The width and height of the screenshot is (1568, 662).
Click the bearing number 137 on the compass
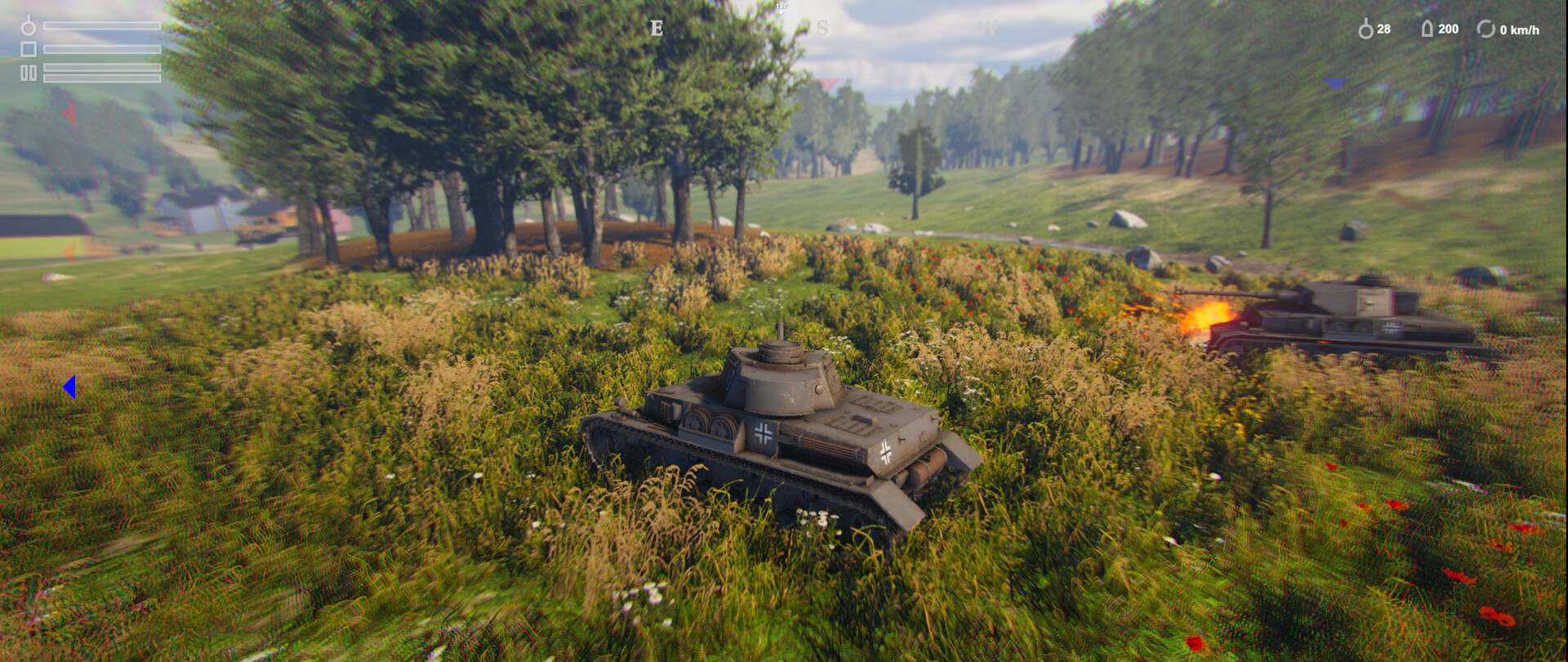pos(782,7)
